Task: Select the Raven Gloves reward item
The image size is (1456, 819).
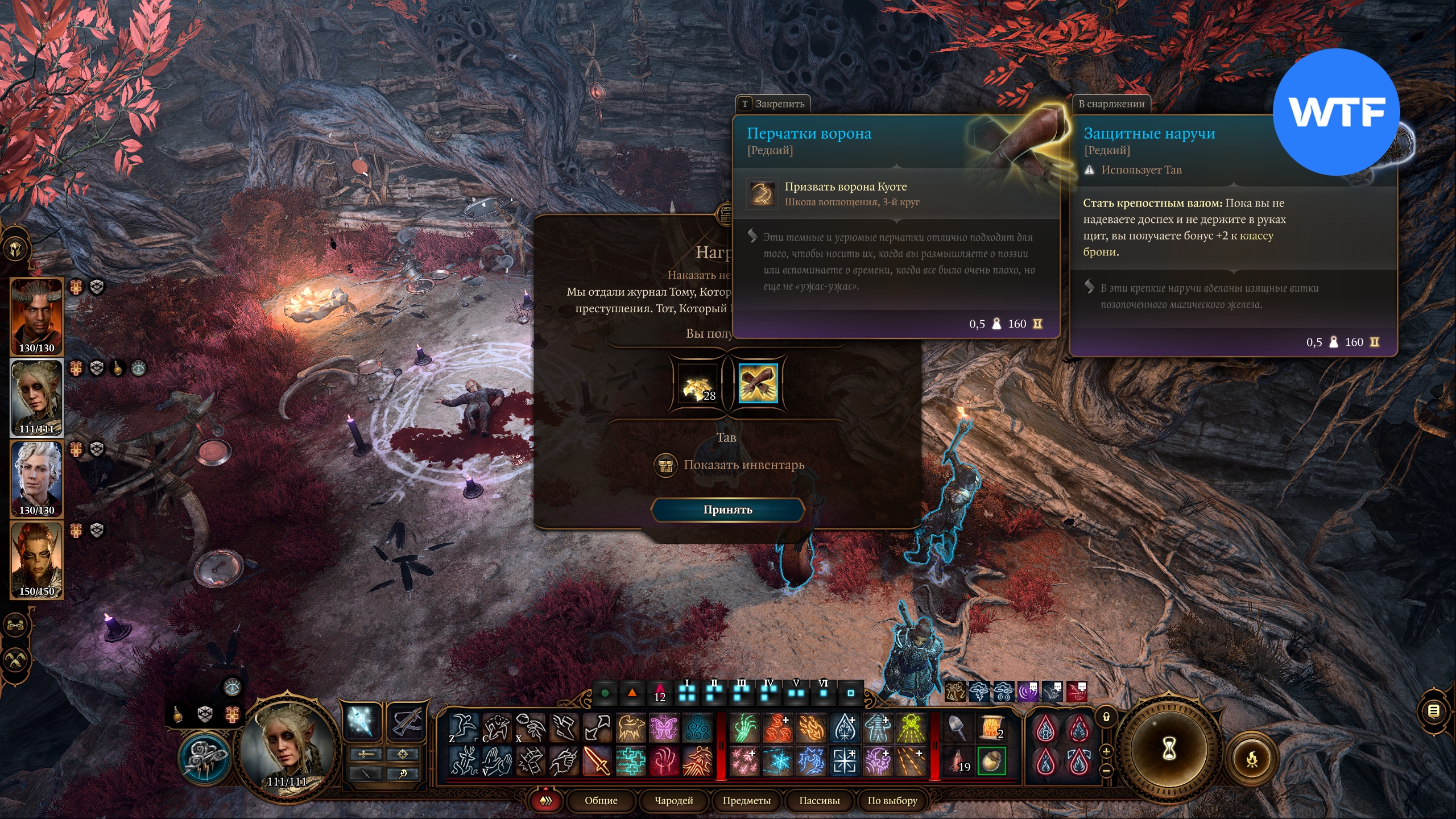Action: tap(758, 384)
